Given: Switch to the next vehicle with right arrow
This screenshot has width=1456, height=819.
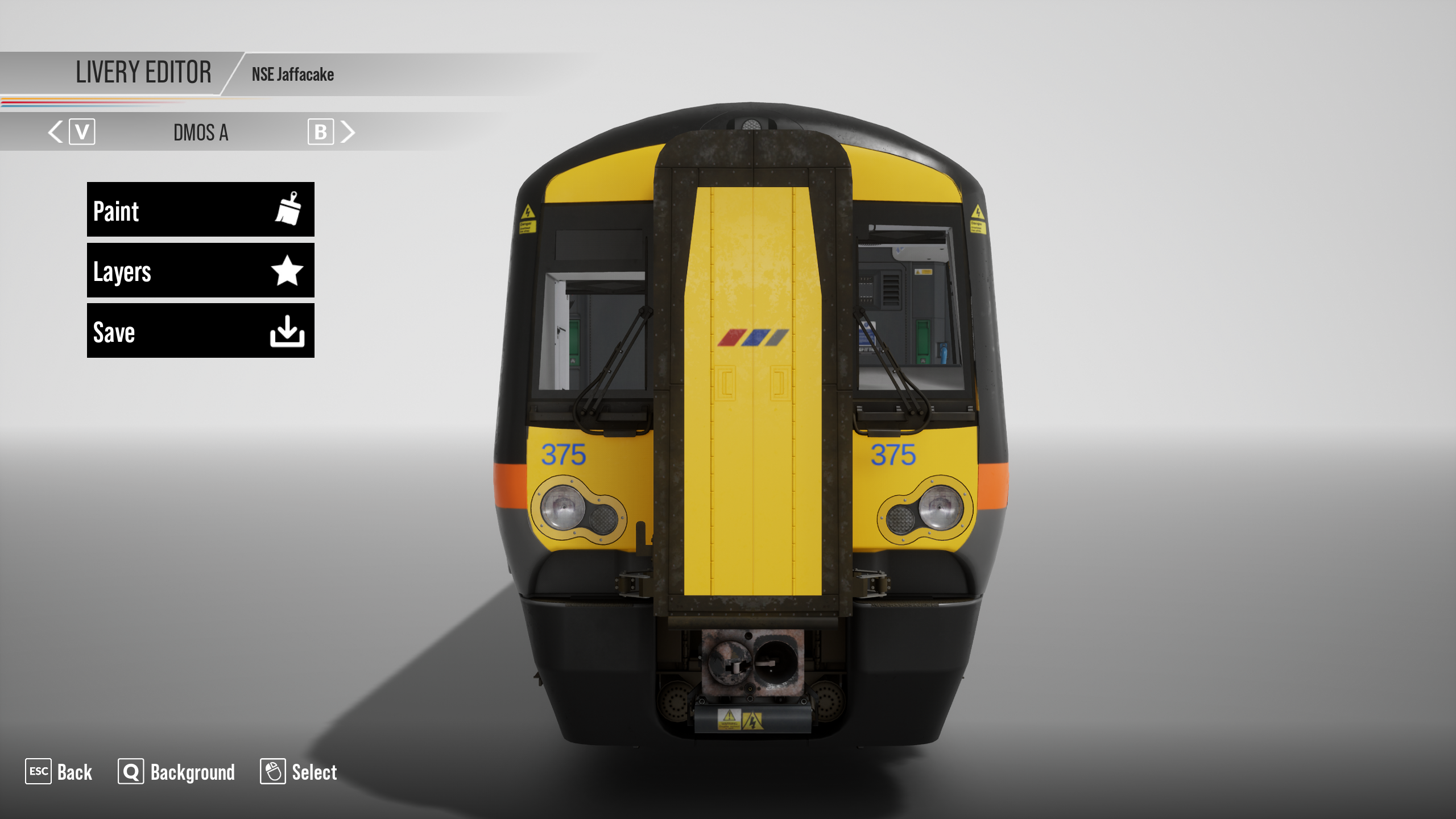Looking at the screenshot, I should (348, 132).
